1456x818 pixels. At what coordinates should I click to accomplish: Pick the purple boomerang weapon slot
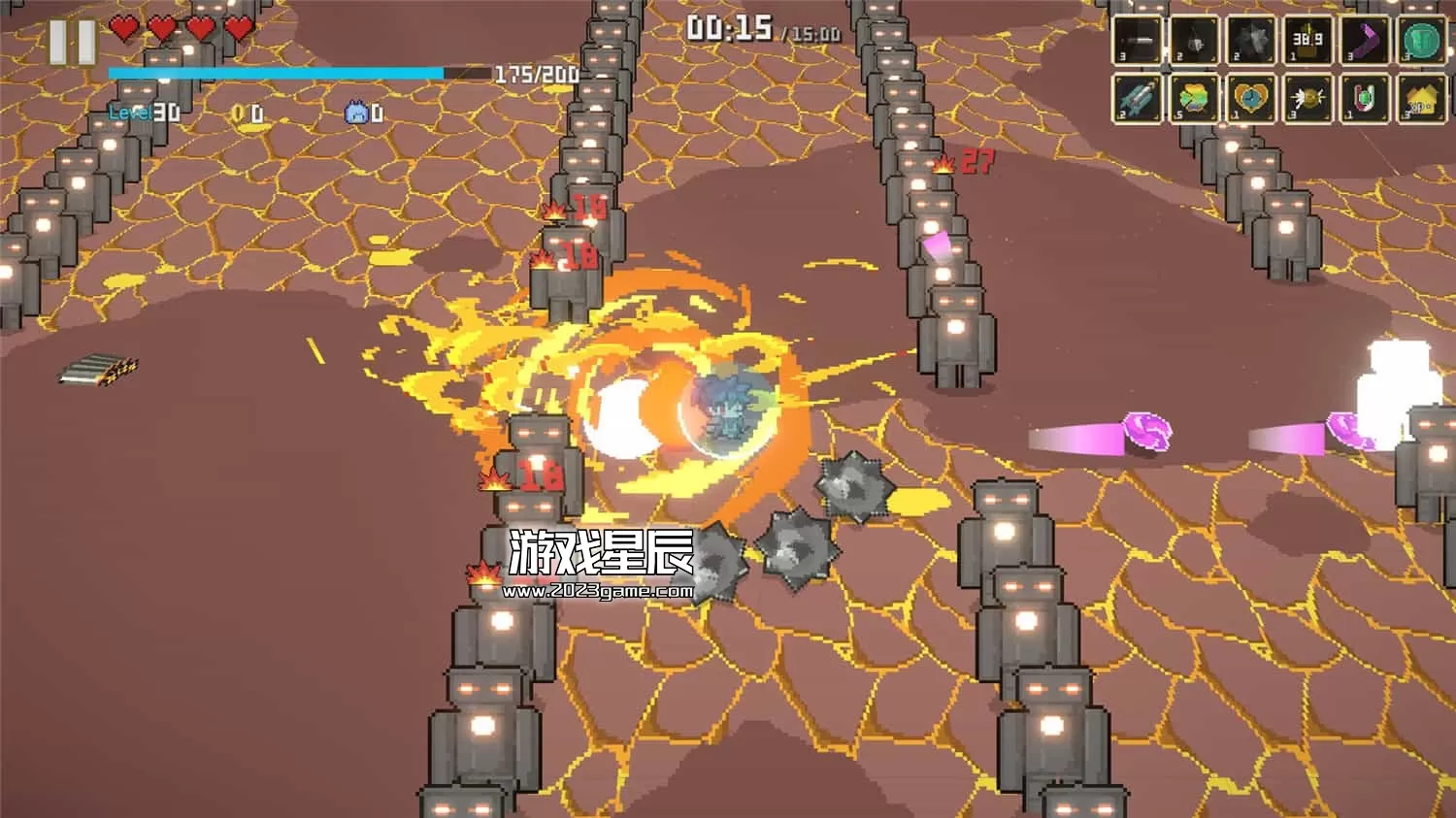(x=1365, y=40)
